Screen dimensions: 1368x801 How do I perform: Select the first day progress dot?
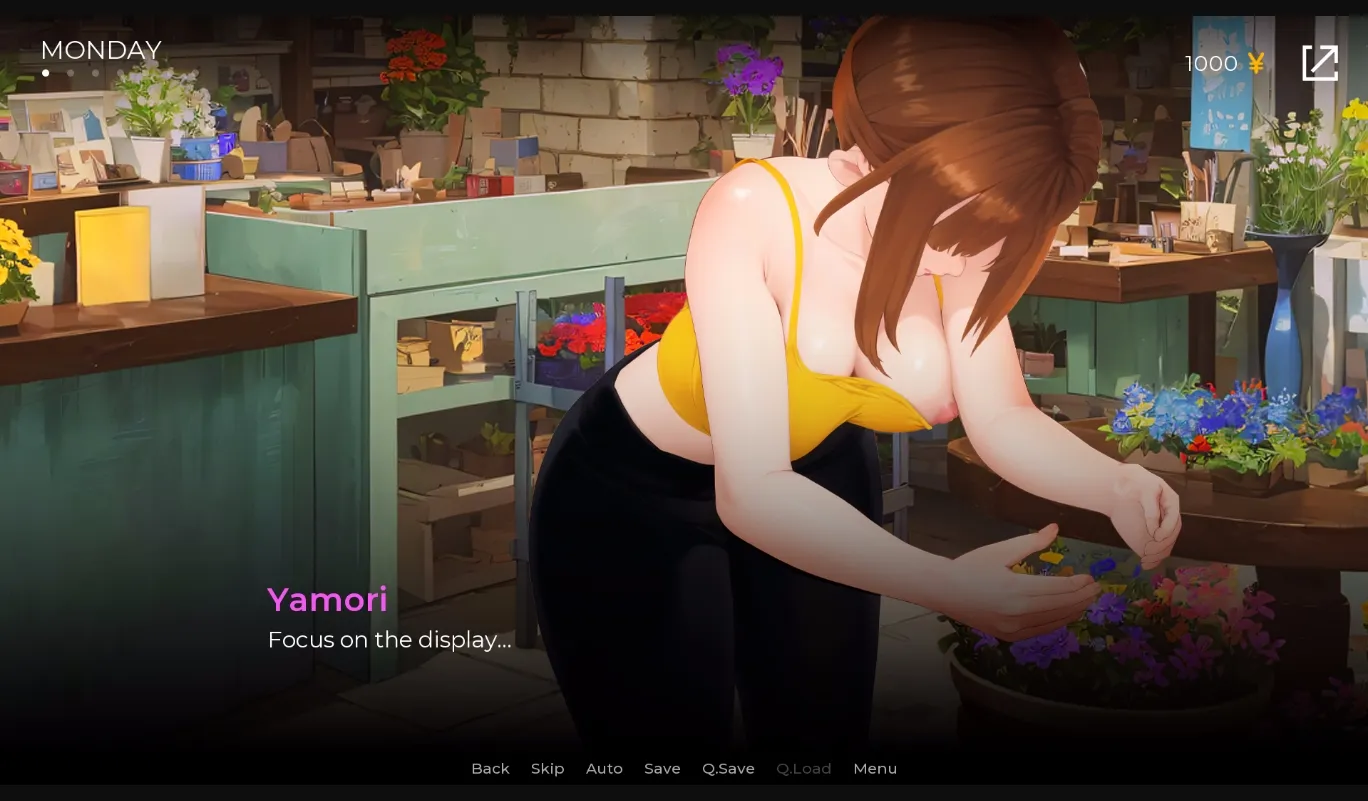pyautogui.click(x=46, y=72)
